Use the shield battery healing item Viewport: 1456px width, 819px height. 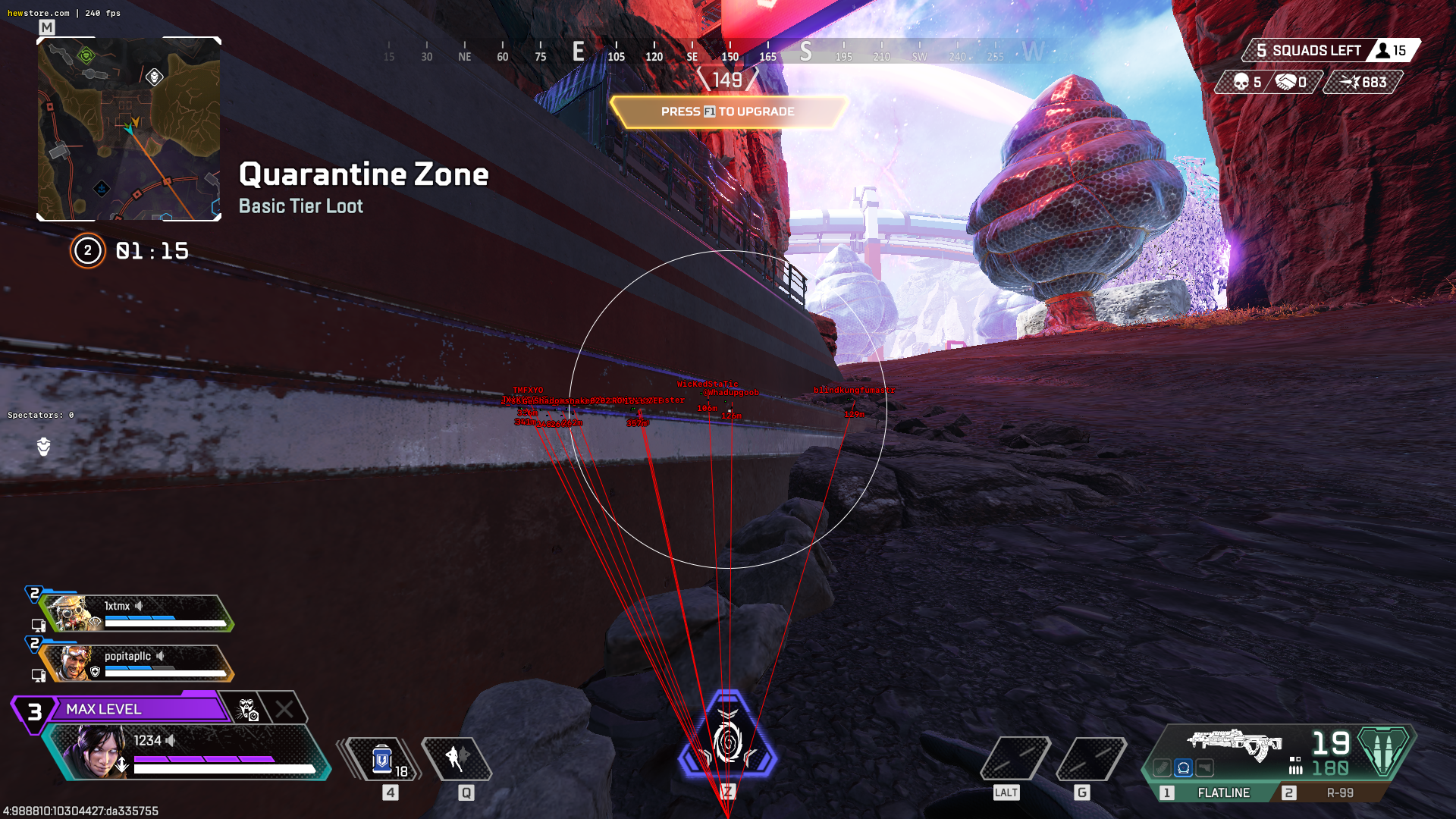382,759
